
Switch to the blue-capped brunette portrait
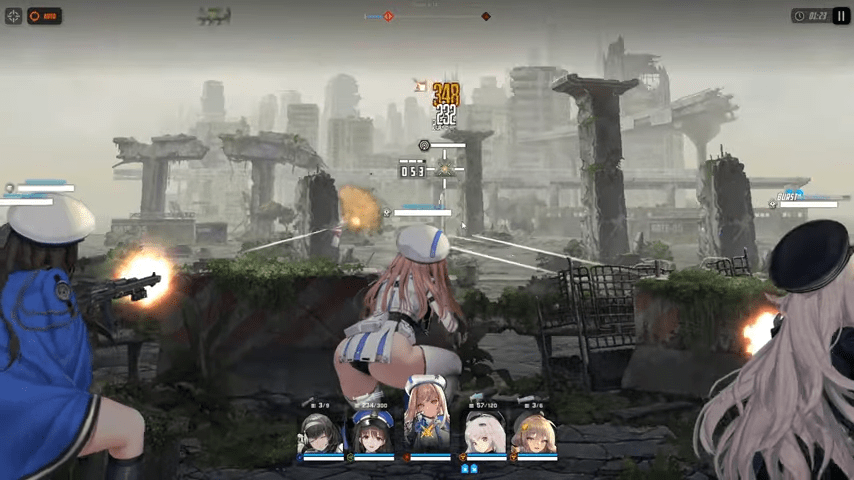[x=374, y=434]
